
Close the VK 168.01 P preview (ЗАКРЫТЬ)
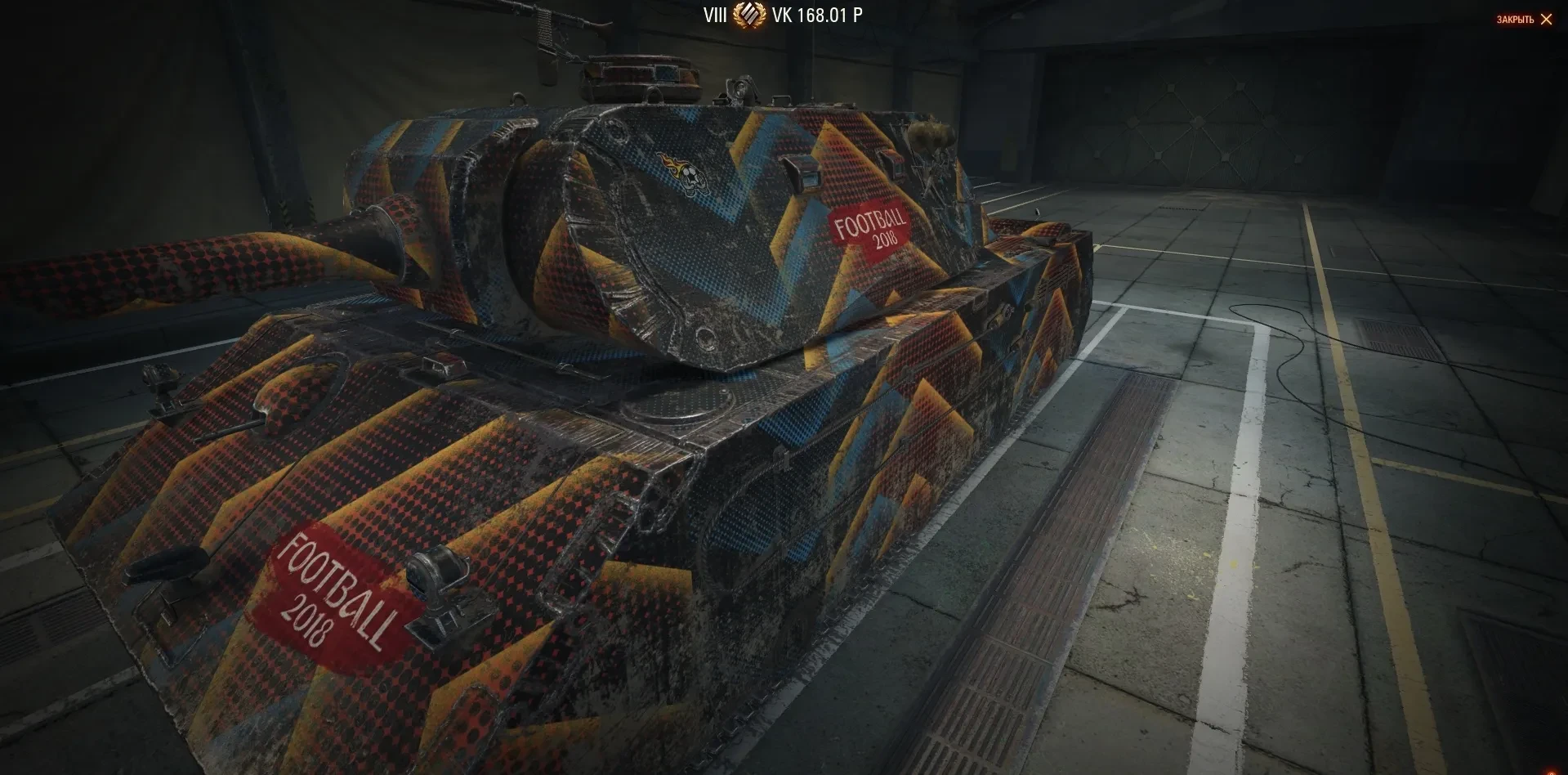tap(1525, 20)
